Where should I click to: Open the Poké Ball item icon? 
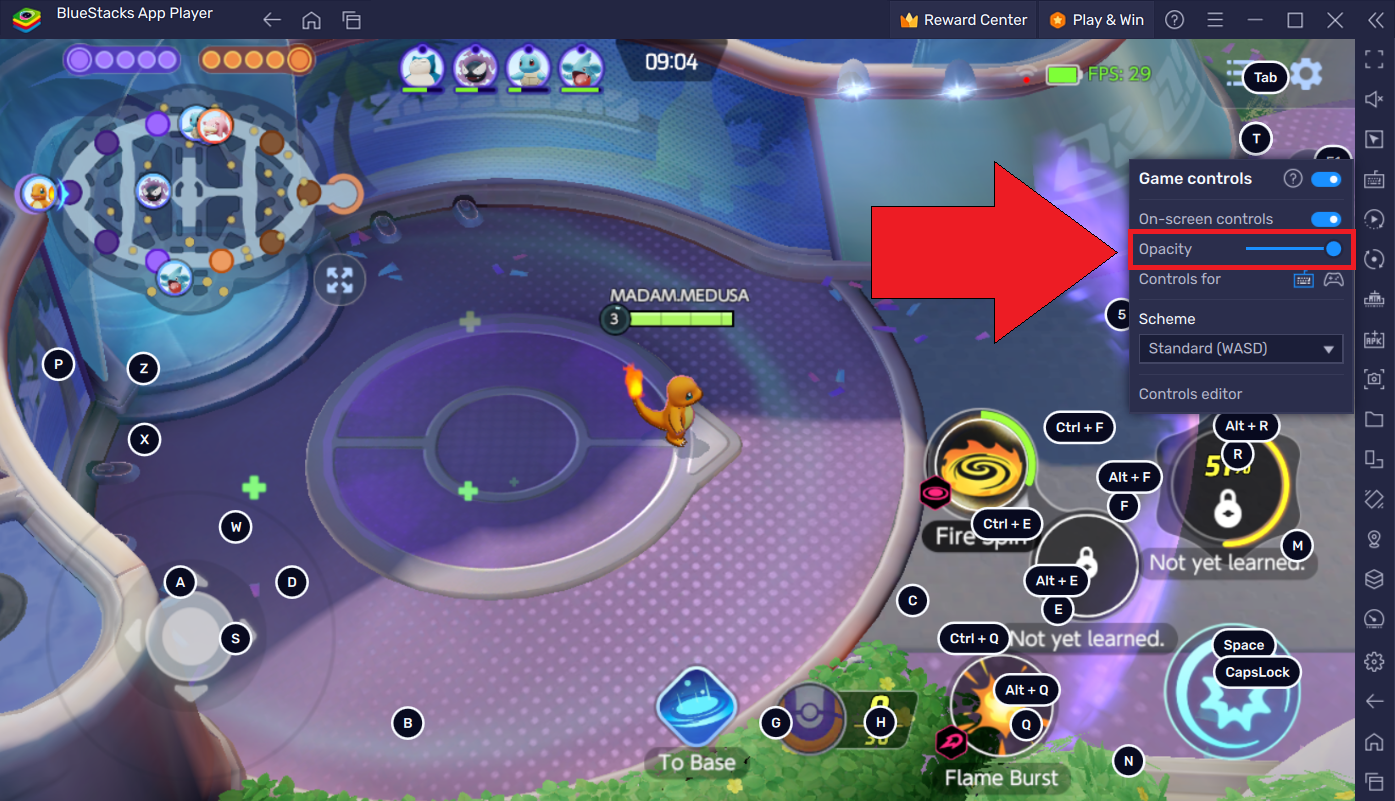coord(812,718)
